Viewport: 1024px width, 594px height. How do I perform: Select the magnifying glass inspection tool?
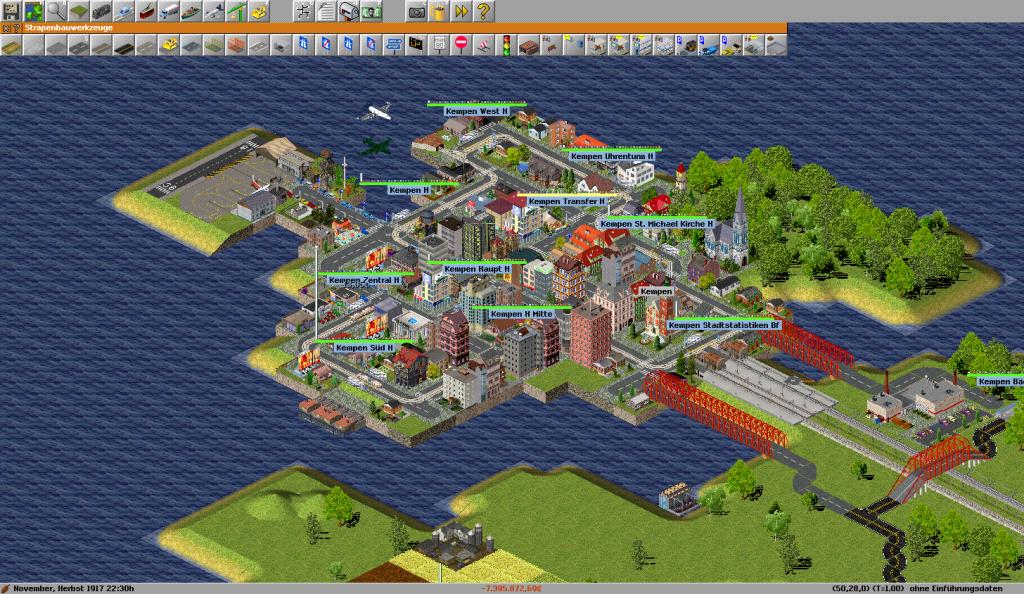56,11
